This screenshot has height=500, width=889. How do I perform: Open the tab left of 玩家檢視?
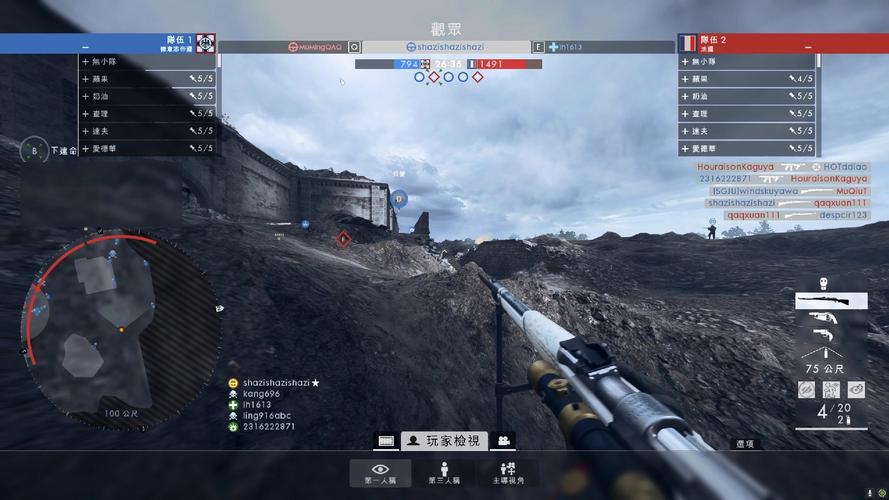[x=386, y=441]
